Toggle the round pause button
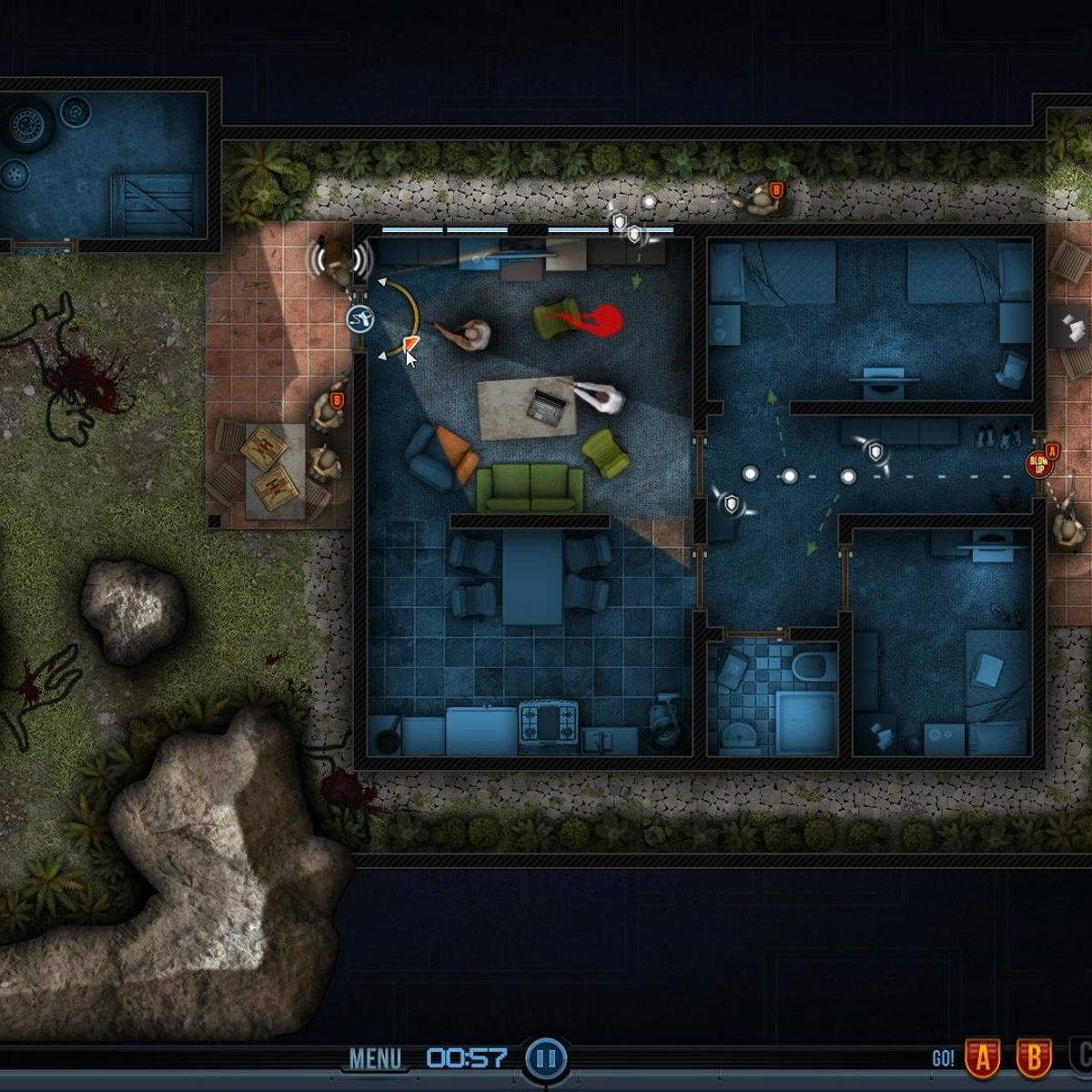The width and height of the screenshot is (1092, 1092). 546,1058
